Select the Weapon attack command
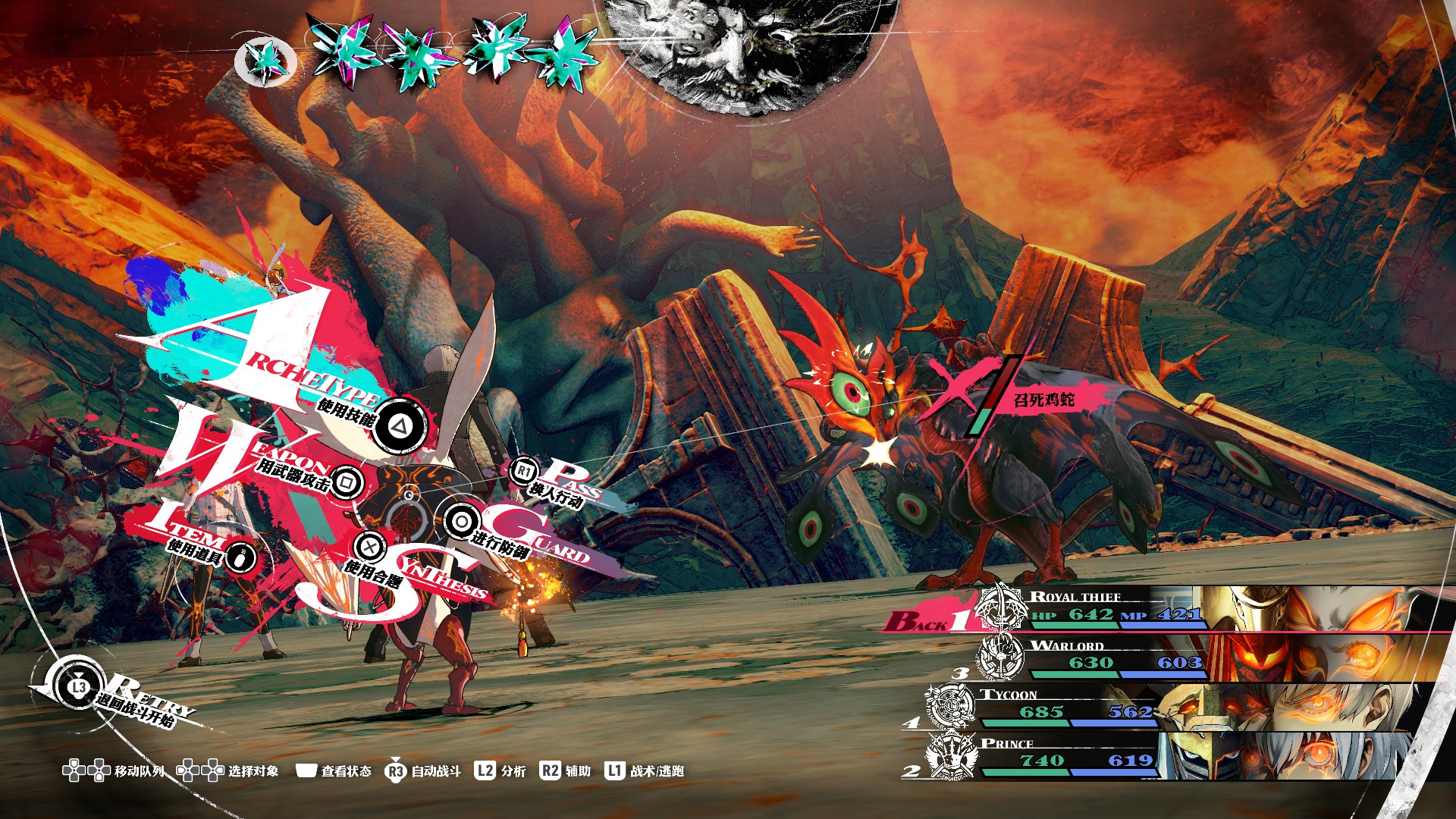Viewport: 1456px width, 819px height. point(346,482)
